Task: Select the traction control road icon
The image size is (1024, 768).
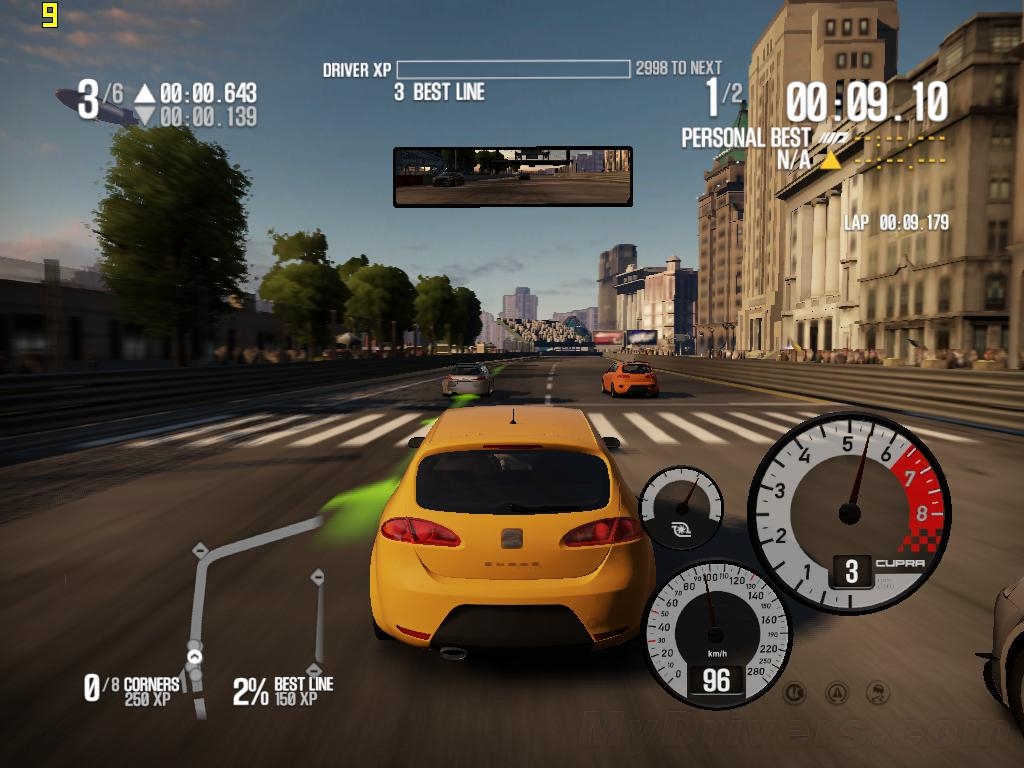Action: (838, 691)
